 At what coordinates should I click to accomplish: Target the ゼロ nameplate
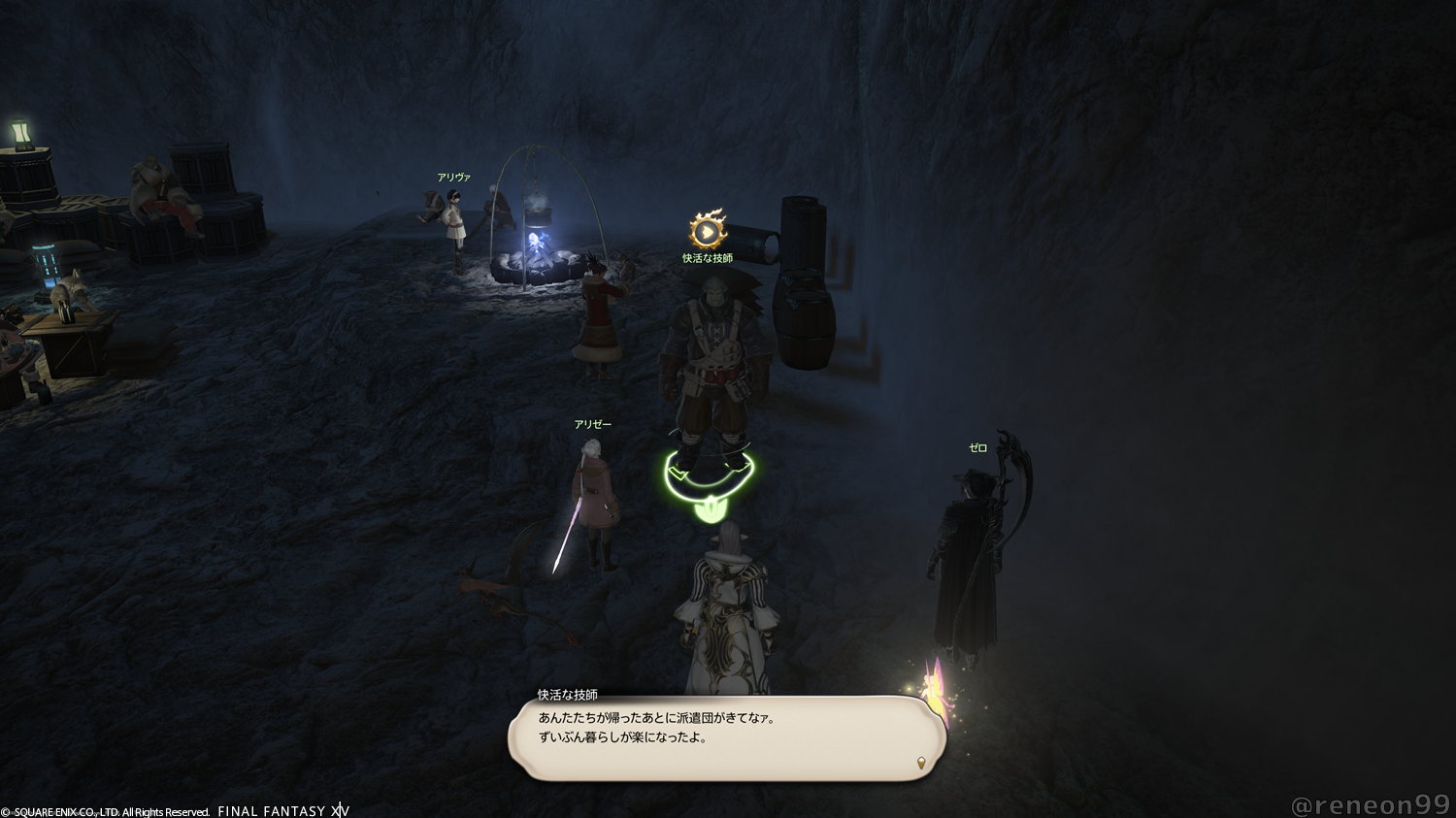click(x=977, y=448)
